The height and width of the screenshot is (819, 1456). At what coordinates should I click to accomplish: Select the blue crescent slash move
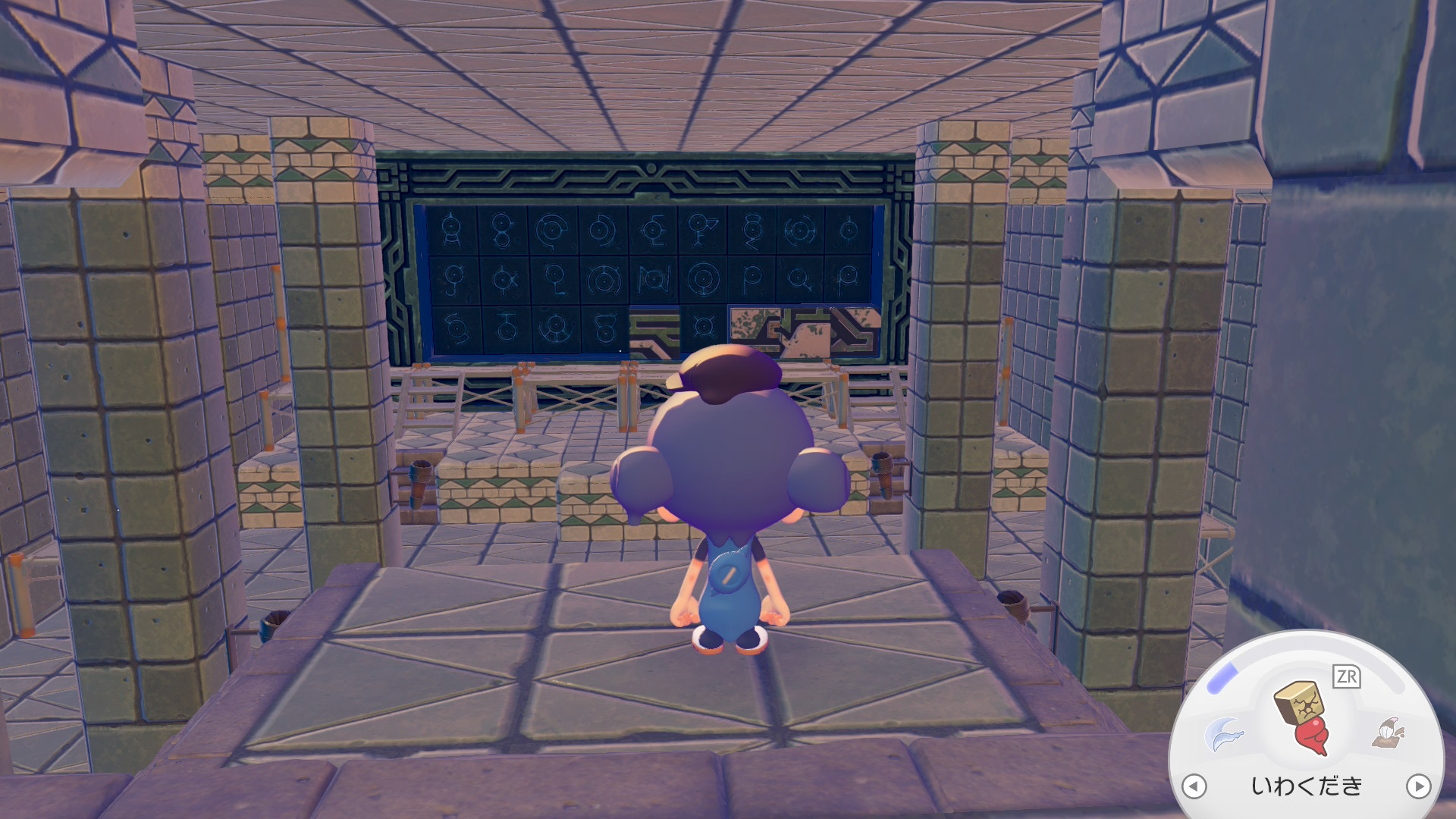click(1224, 733)
